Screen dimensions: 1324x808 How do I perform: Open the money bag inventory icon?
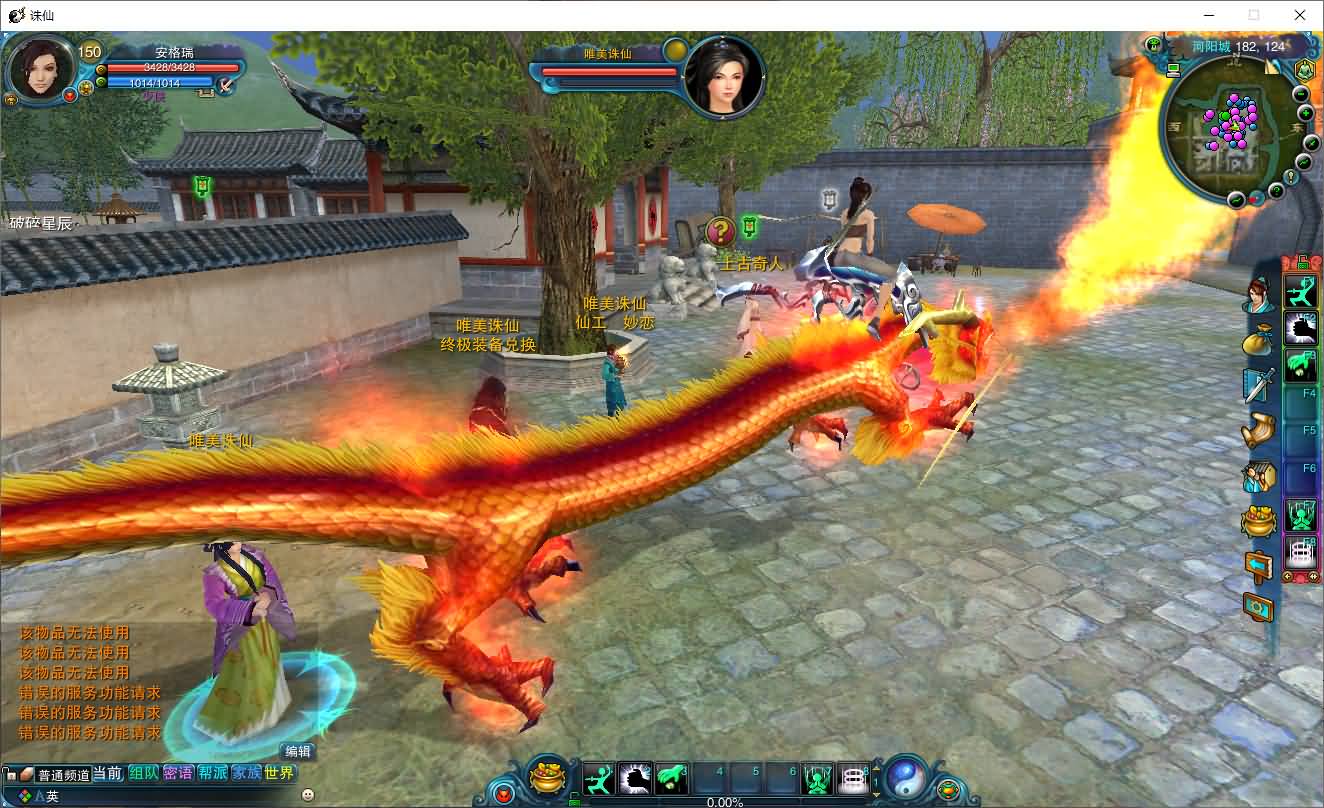(1258, 341)
